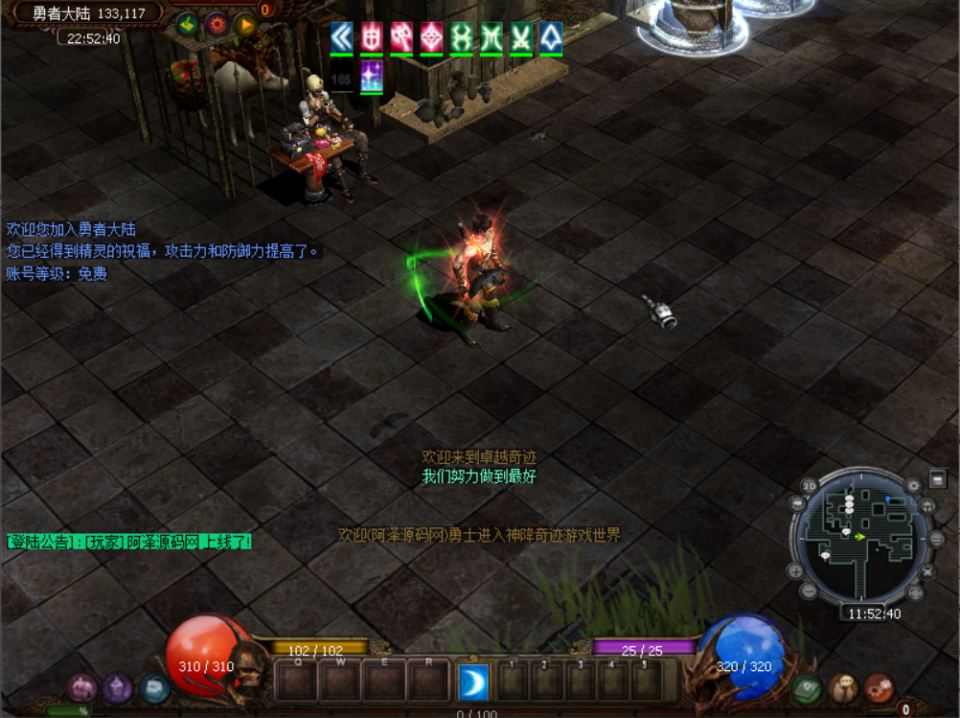Open the orange gear settings button
The image size is (960, 718).
point(216,24)
